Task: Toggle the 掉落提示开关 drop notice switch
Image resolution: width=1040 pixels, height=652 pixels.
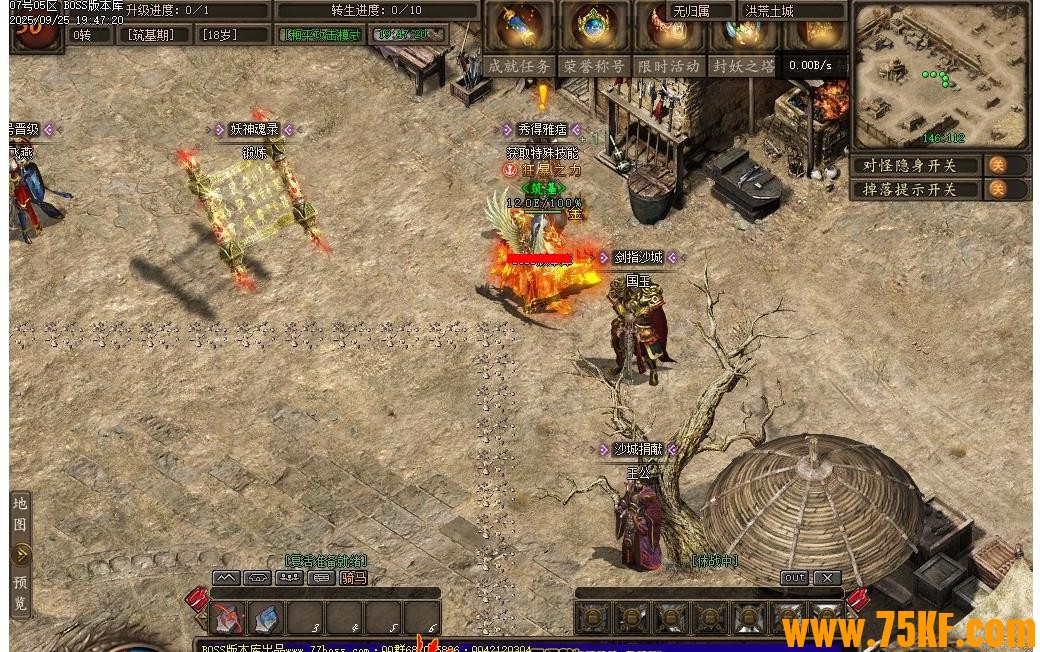Action: click(x=997, y=189)
